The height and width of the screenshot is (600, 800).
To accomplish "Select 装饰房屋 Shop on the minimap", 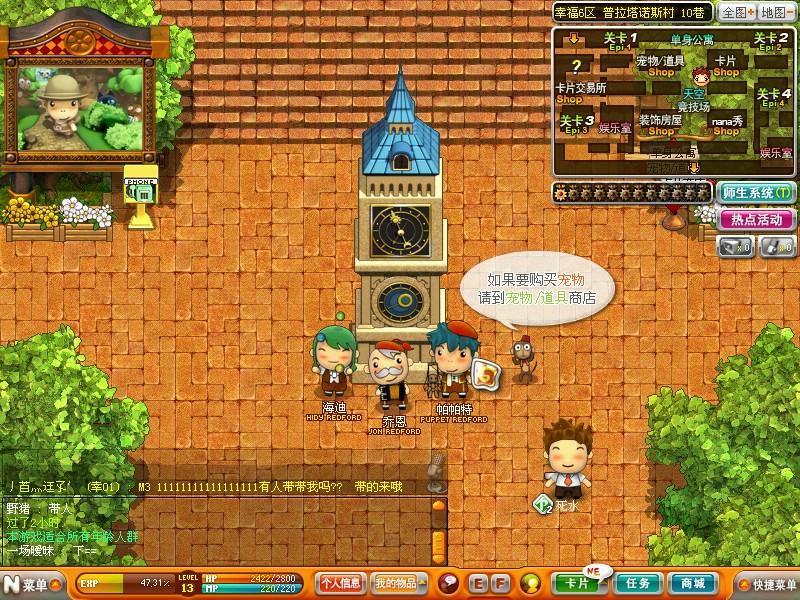I will pyautogui.click(x=660, y=124).
